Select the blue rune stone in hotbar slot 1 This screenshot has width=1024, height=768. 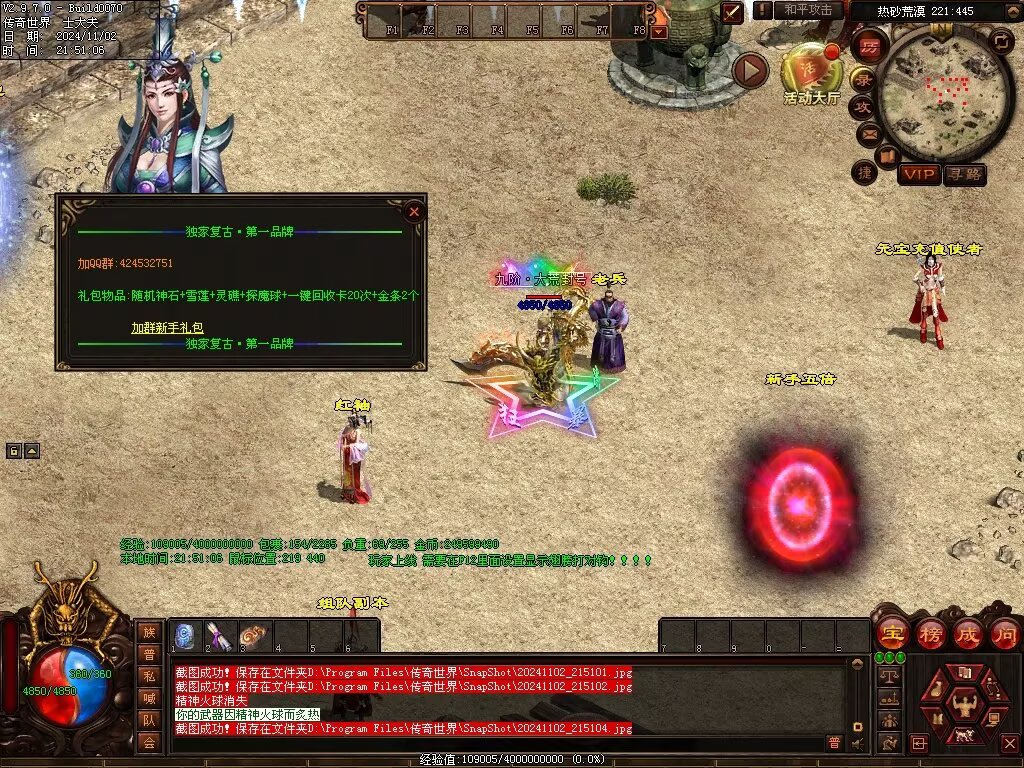tap(185, 636)
